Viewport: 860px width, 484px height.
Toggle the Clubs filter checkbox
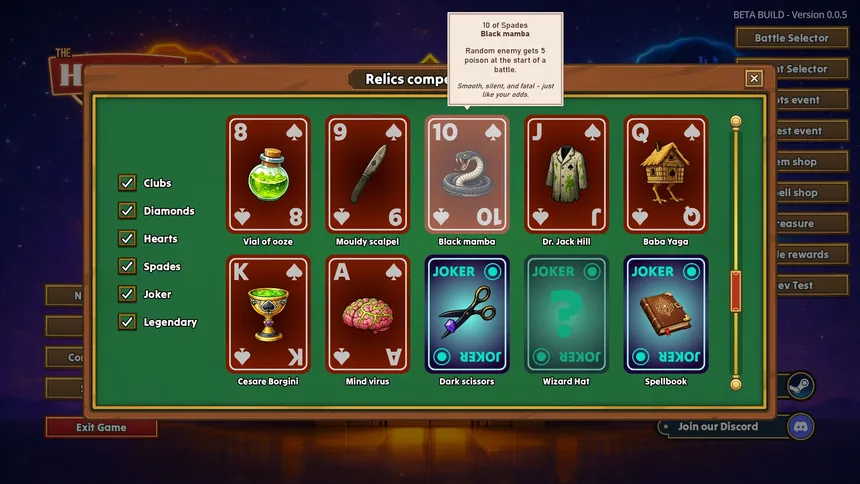coord(127,183)
